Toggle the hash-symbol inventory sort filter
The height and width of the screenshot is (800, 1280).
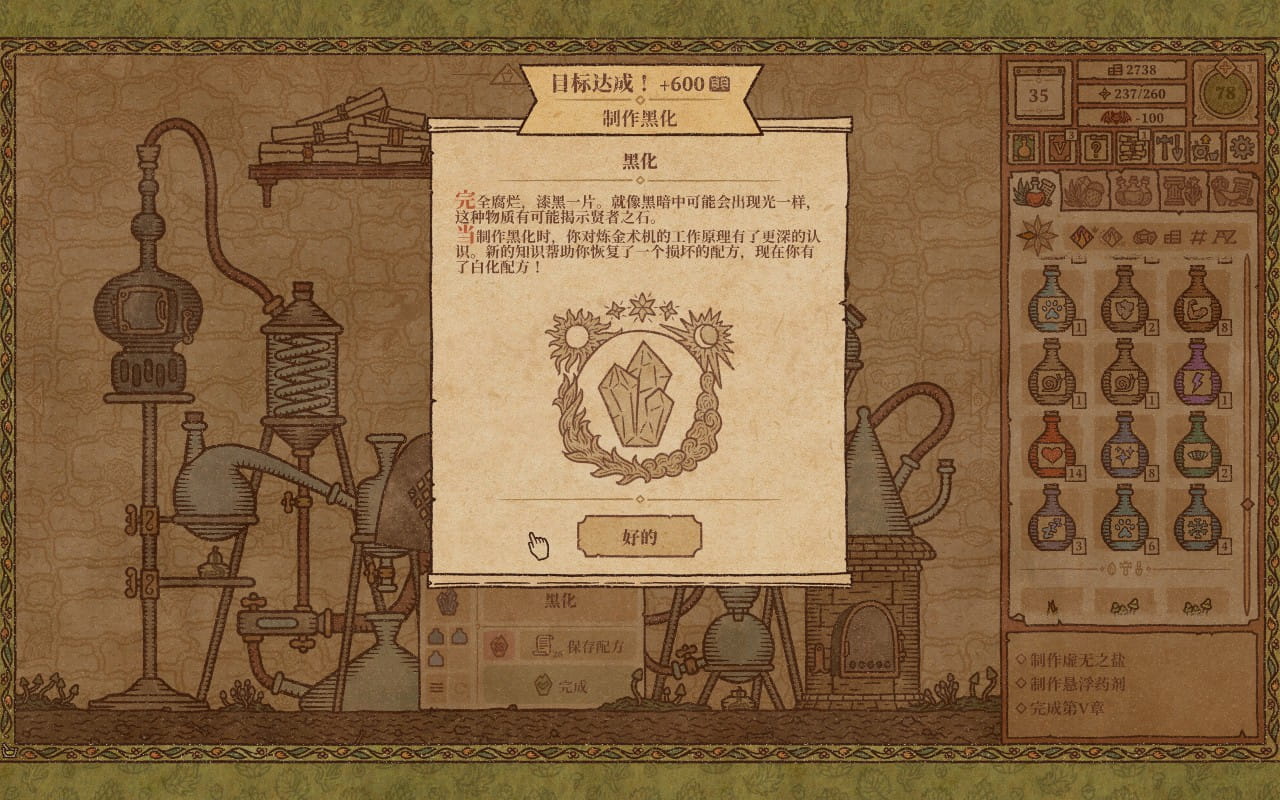click(1197, 237)
